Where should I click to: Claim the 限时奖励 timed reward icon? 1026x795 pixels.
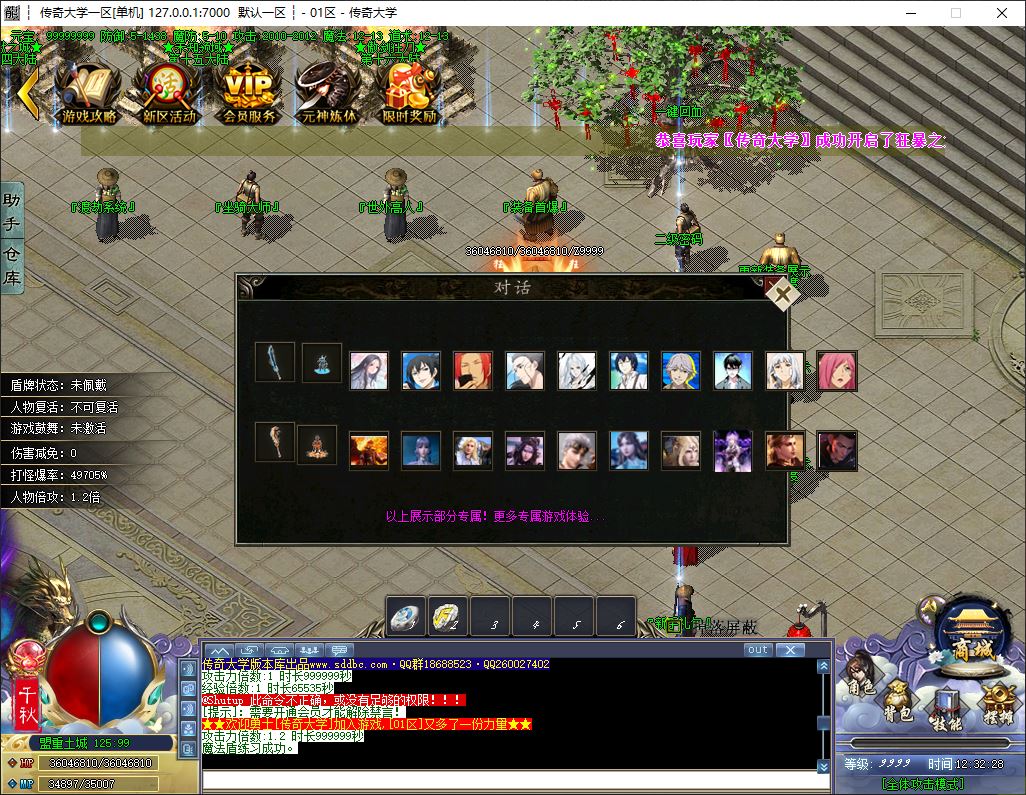click(410, 92)
